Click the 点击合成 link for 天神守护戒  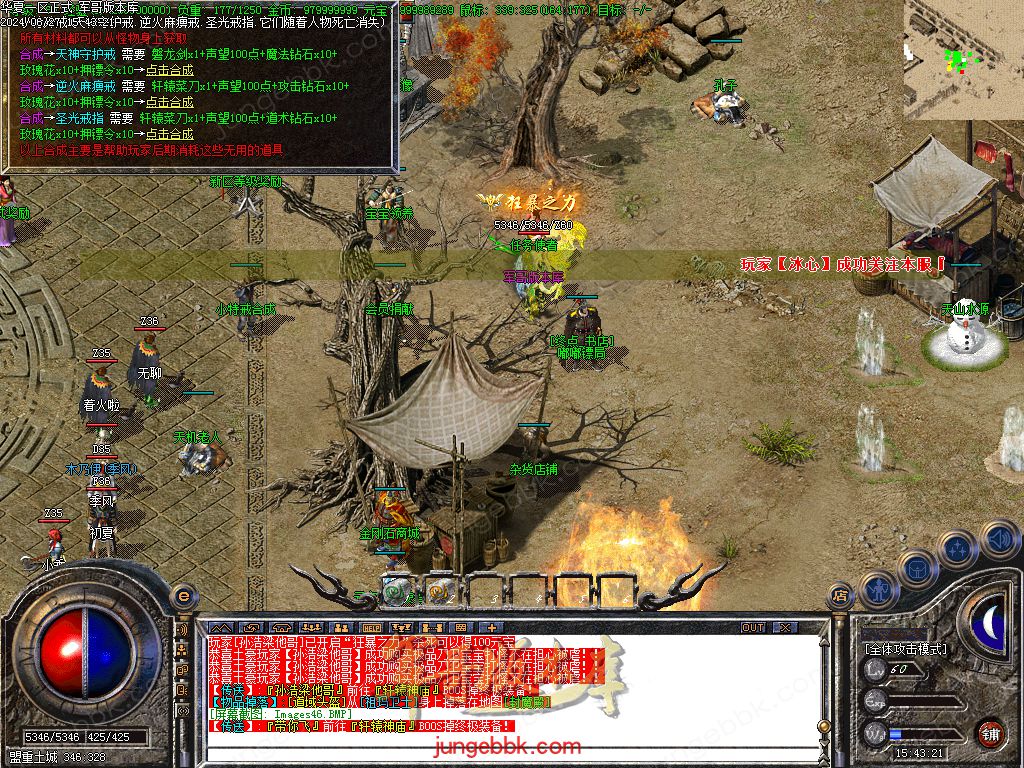pos(169,70)
